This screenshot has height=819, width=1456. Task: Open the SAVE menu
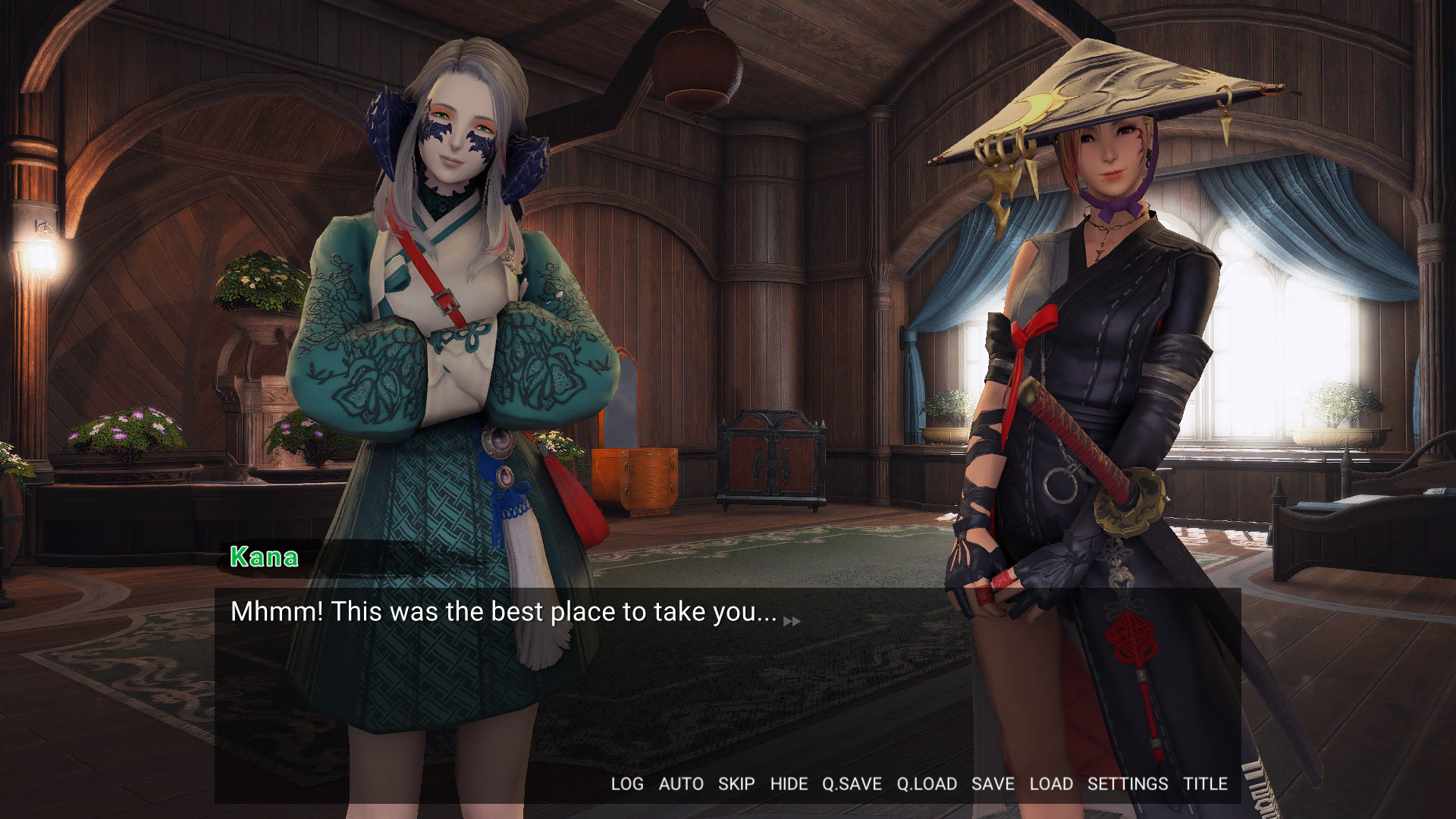click(x=993, y=784)
